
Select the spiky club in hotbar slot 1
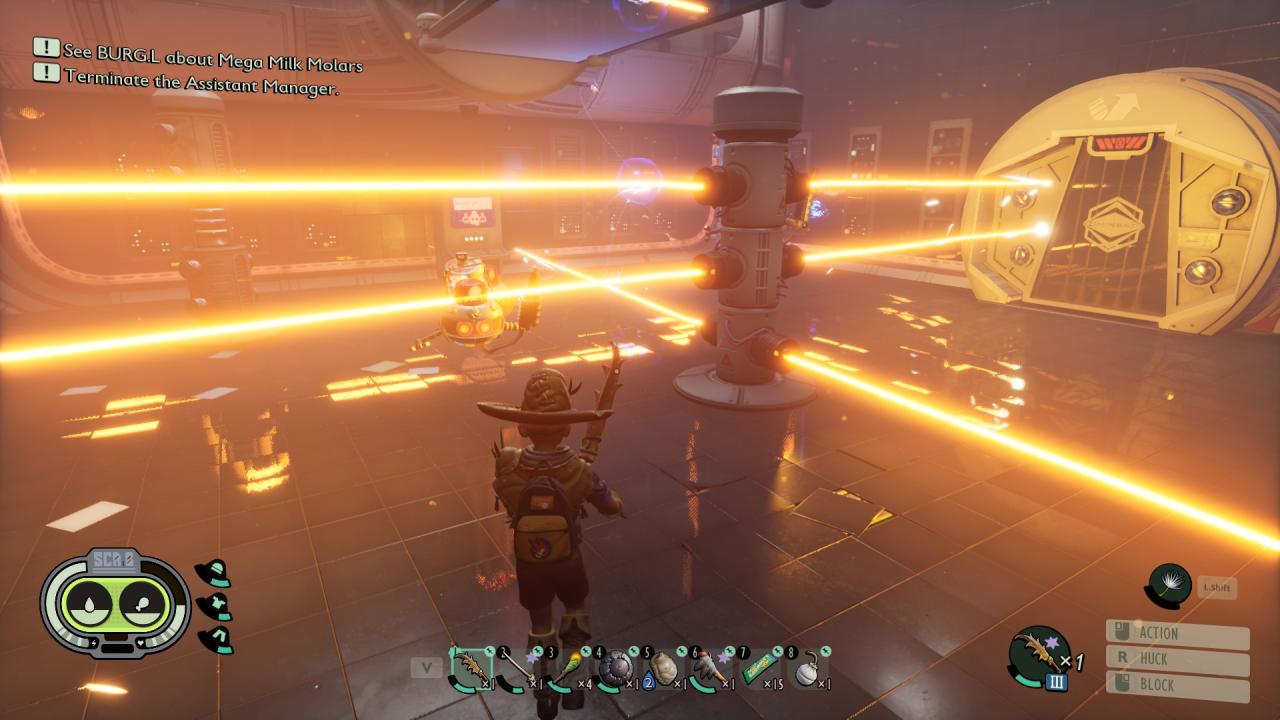coord(471,668)
